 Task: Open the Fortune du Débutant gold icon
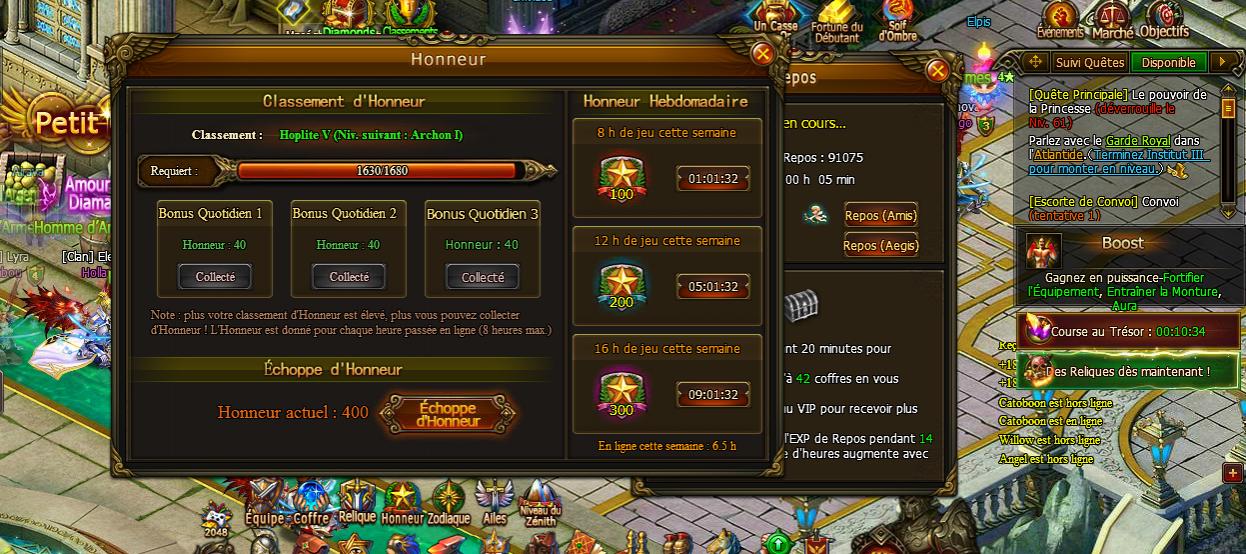point(837,22)
